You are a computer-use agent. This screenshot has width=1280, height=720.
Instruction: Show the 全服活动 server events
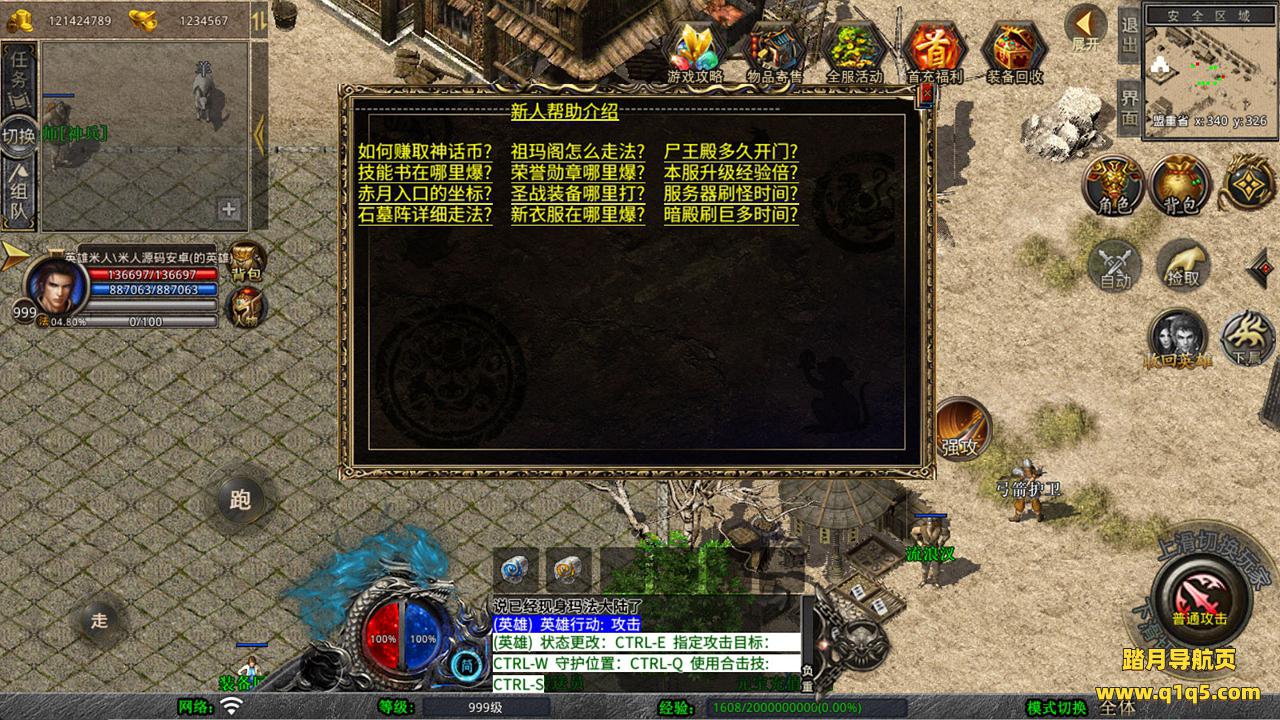point(854,48)
